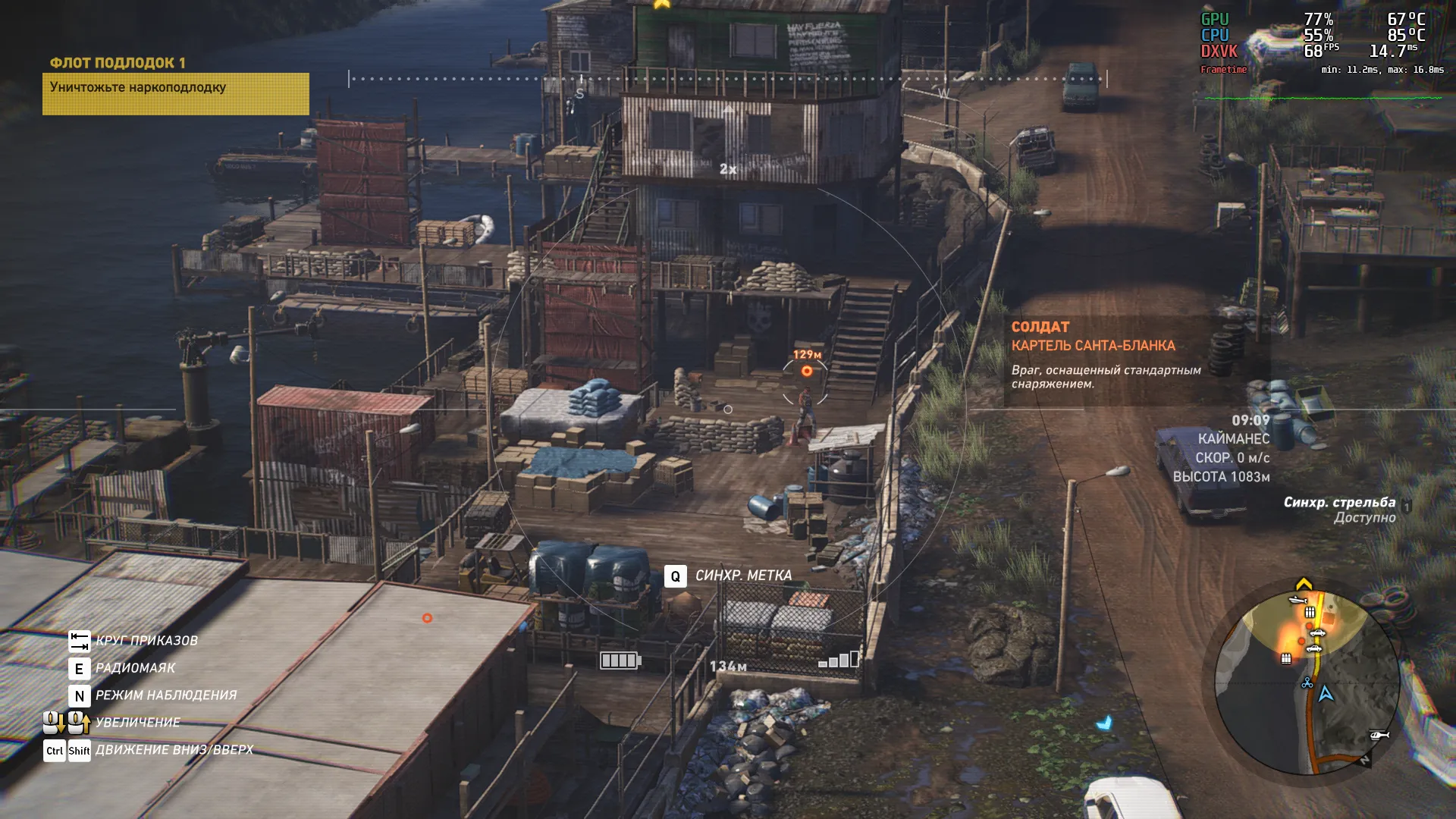This screenshot has height=819, width=1456.
Task: Open the circular minimap
Action: tap(1307, 683)
